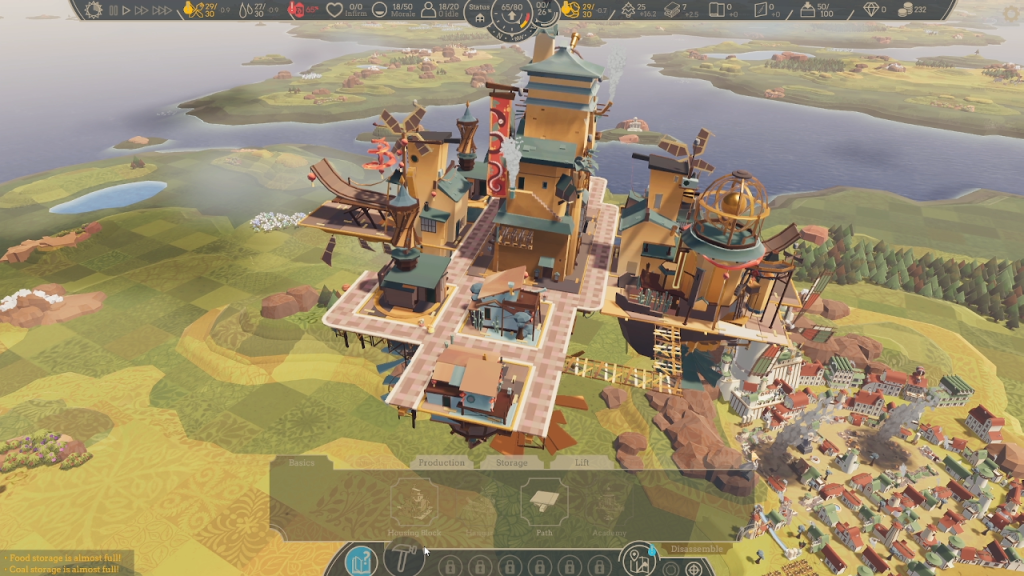Screen dimensions: 1024x576
Task: Set game speed to double fast-forward
Action: [140, 10]
